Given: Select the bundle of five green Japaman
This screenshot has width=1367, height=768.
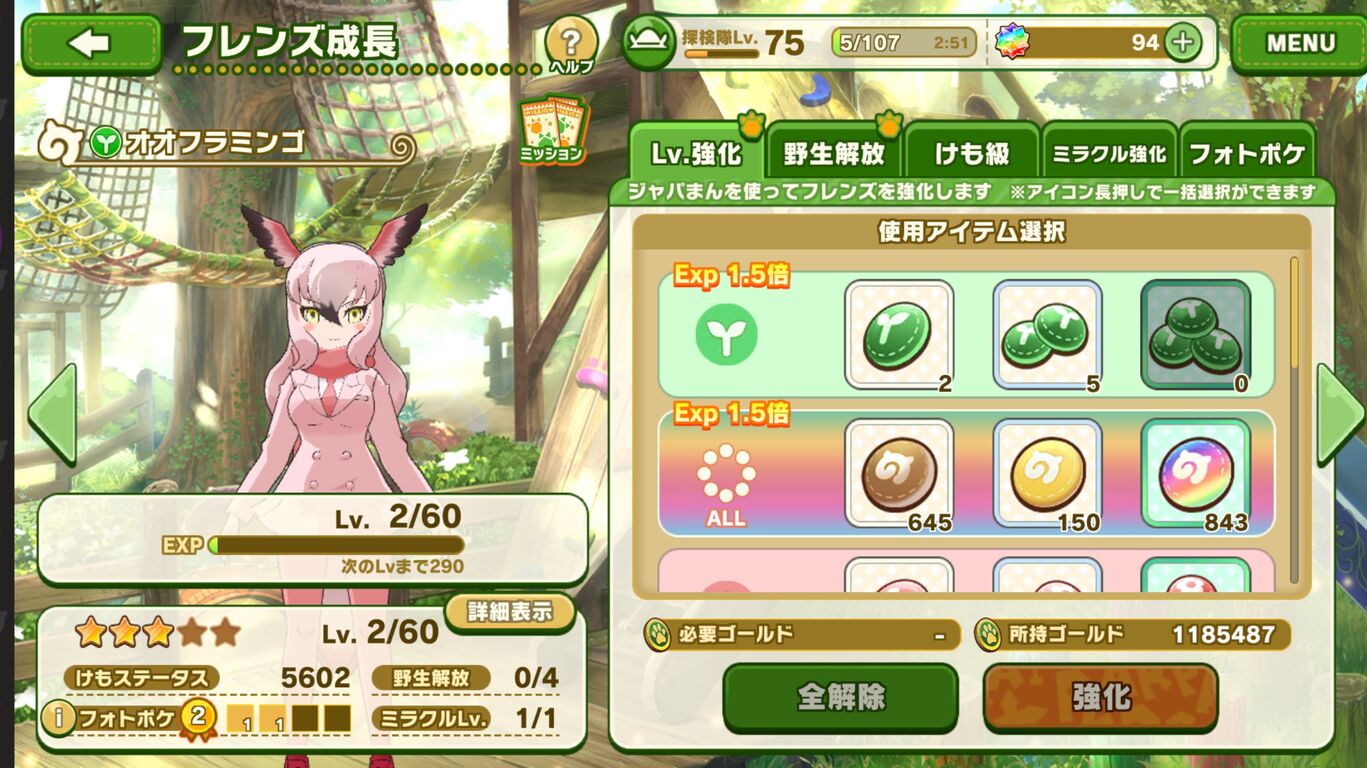Looking at the screenshot, I should pos(1044,334).
